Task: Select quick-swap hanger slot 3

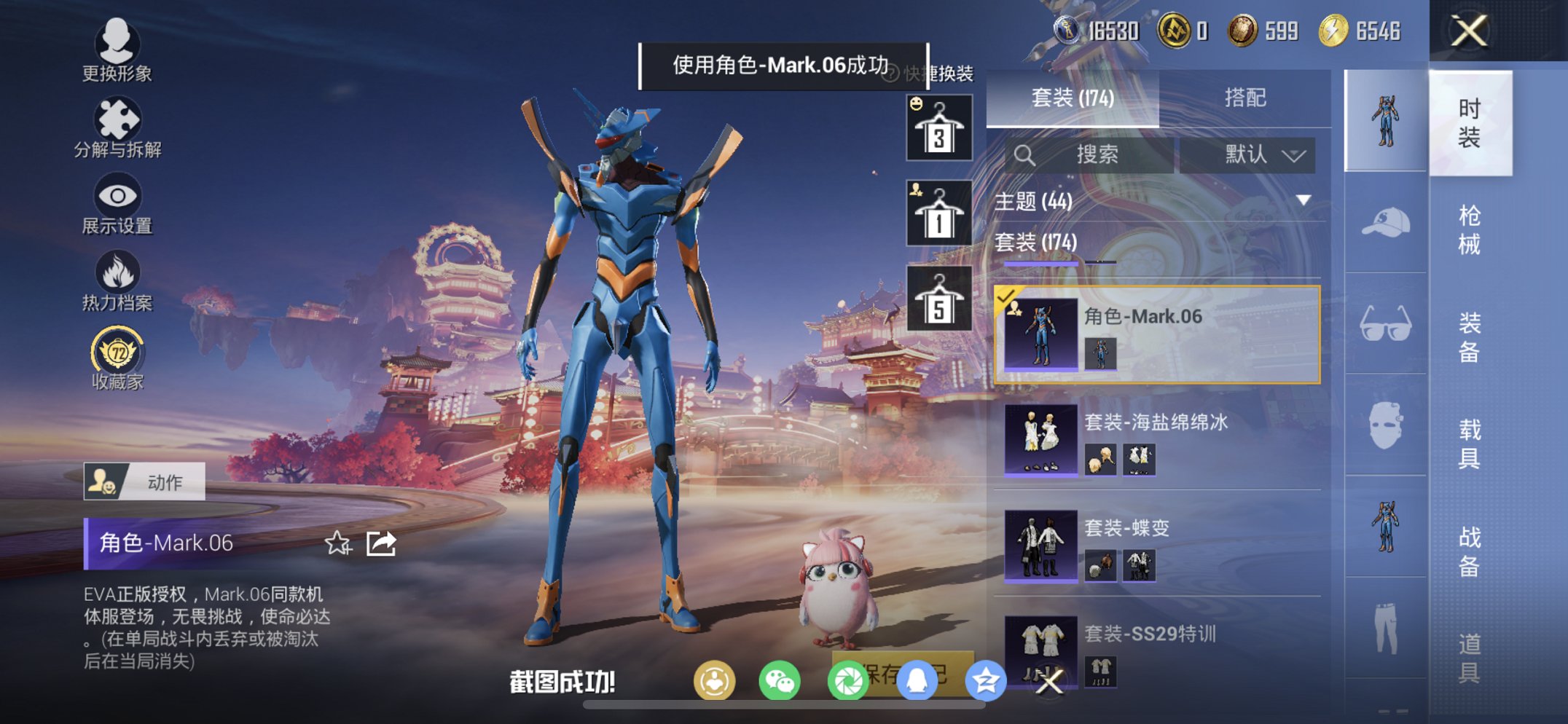Action: click(x=938, y=129)
